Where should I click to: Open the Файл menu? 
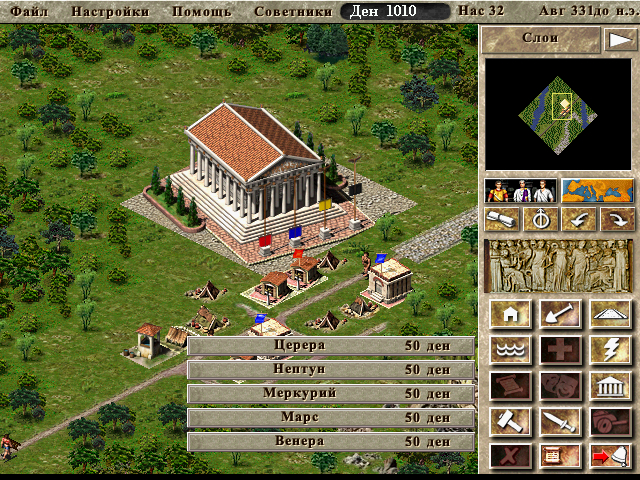click(x=28, y=11)
